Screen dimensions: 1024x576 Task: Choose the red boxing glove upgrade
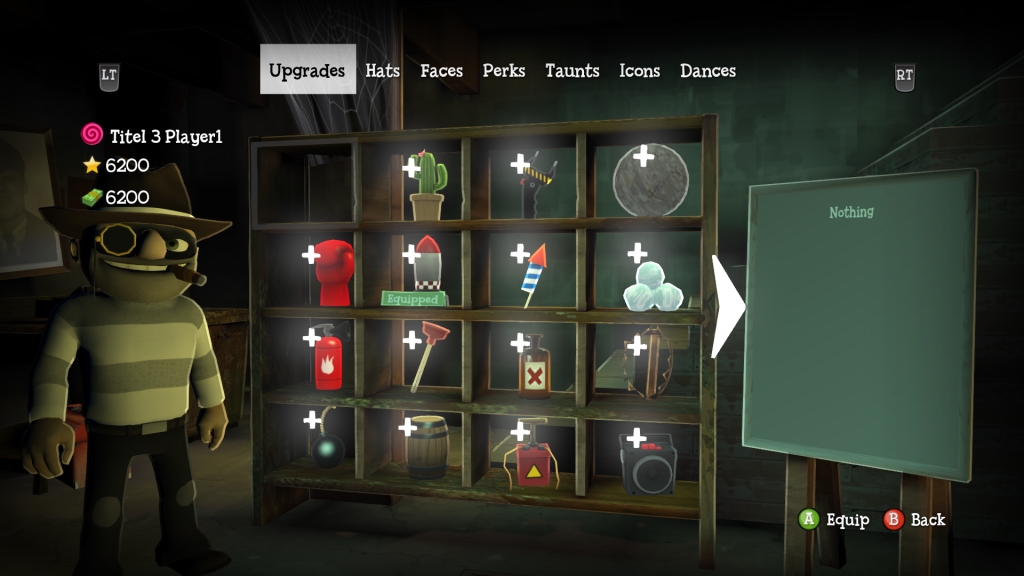tap(334, 273)
